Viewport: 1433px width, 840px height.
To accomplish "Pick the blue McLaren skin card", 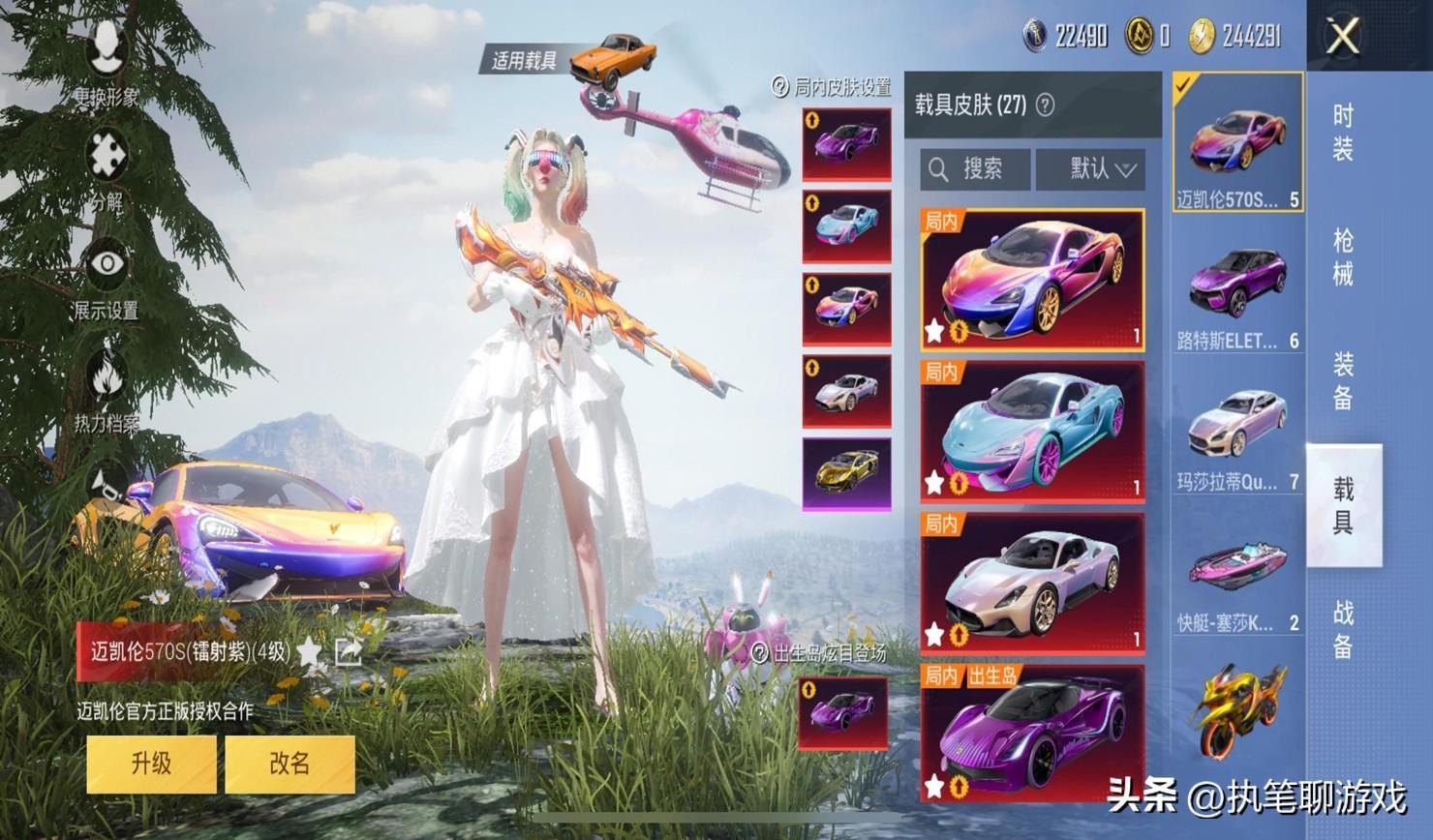I will (x=1032, y=429).
